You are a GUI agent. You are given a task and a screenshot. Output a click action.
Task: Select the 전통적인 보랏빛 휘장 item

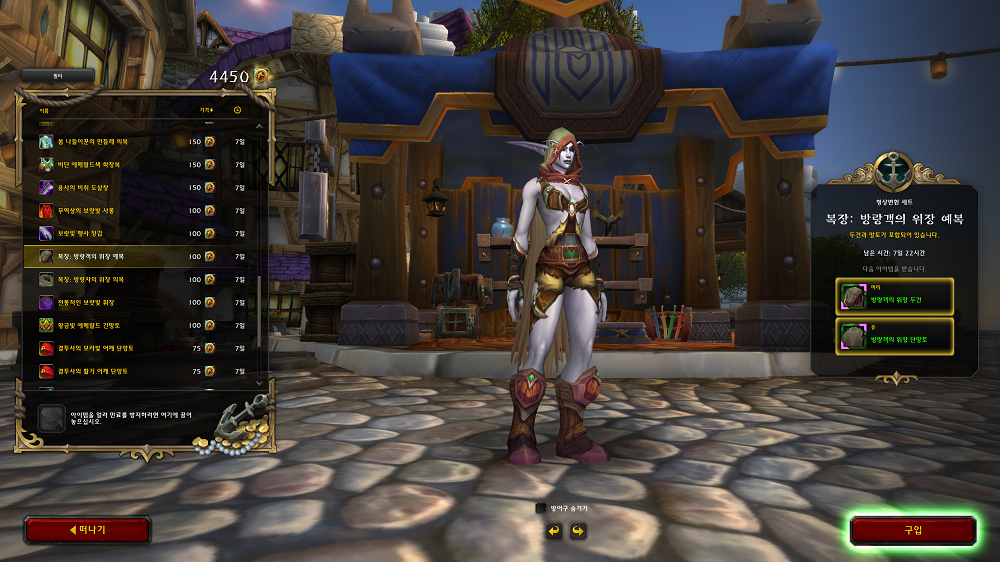tap(140, 302)
